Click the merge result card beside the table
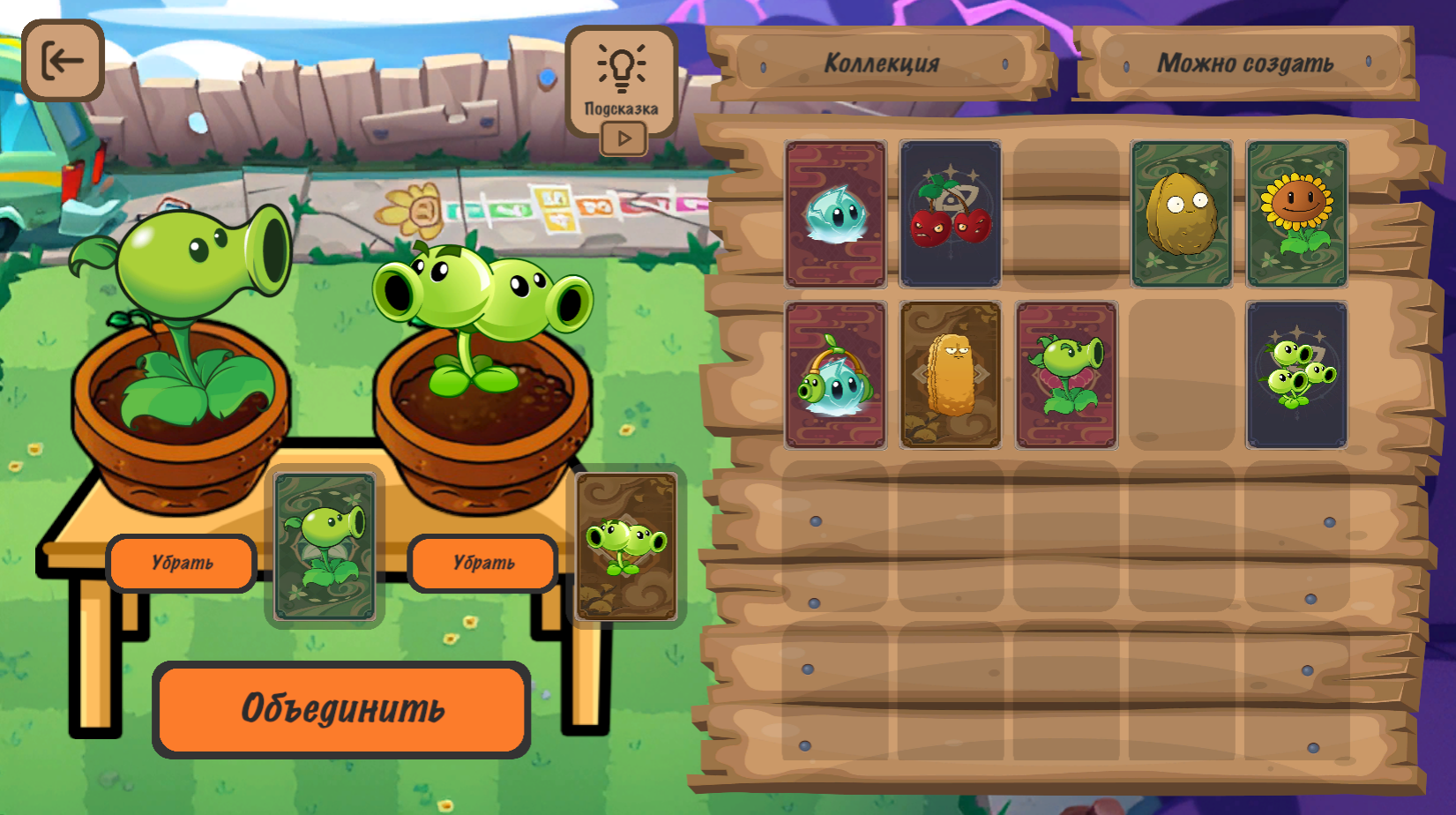 click(627, 549)
